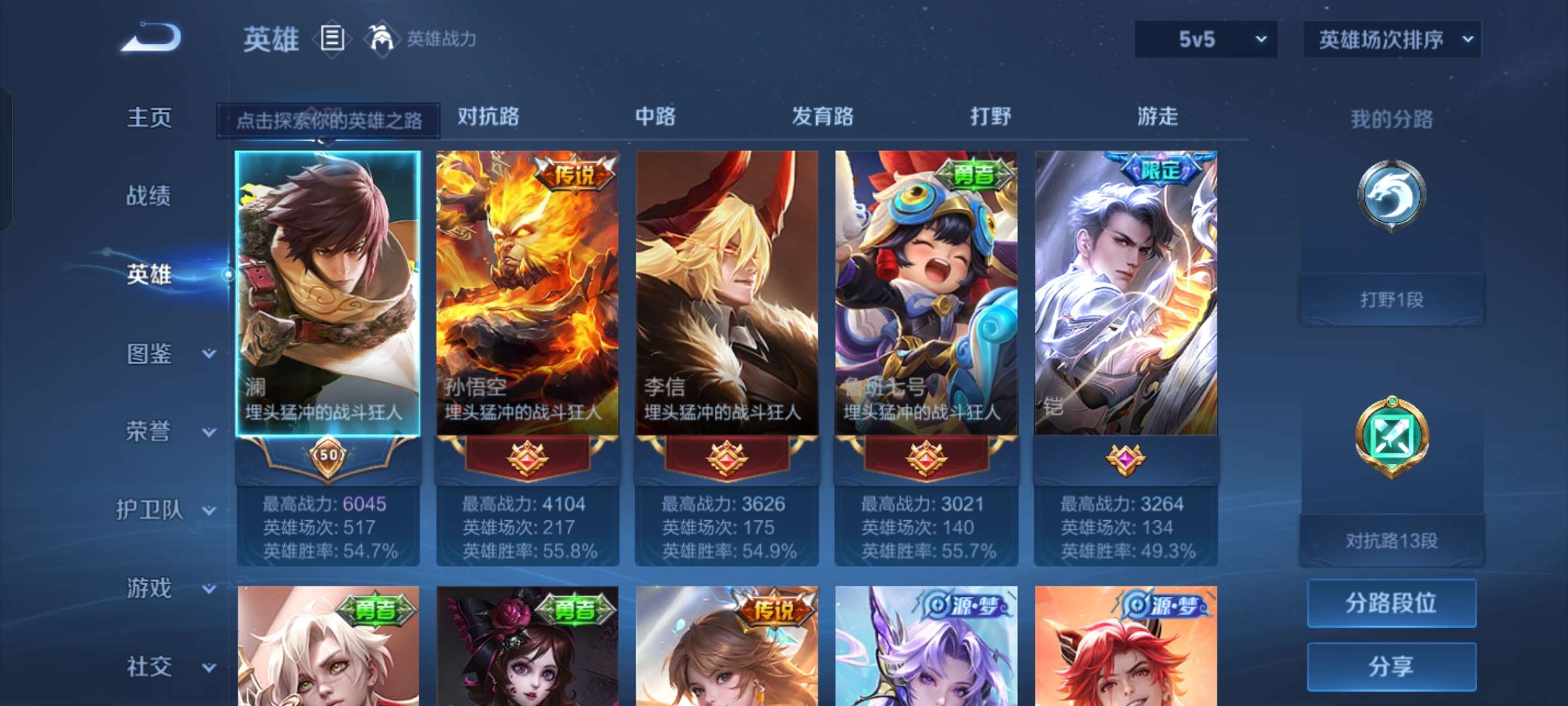Open the 5v5 mode dropdown
This screenshot has width=1568, height=706.
pos(1205,39)
